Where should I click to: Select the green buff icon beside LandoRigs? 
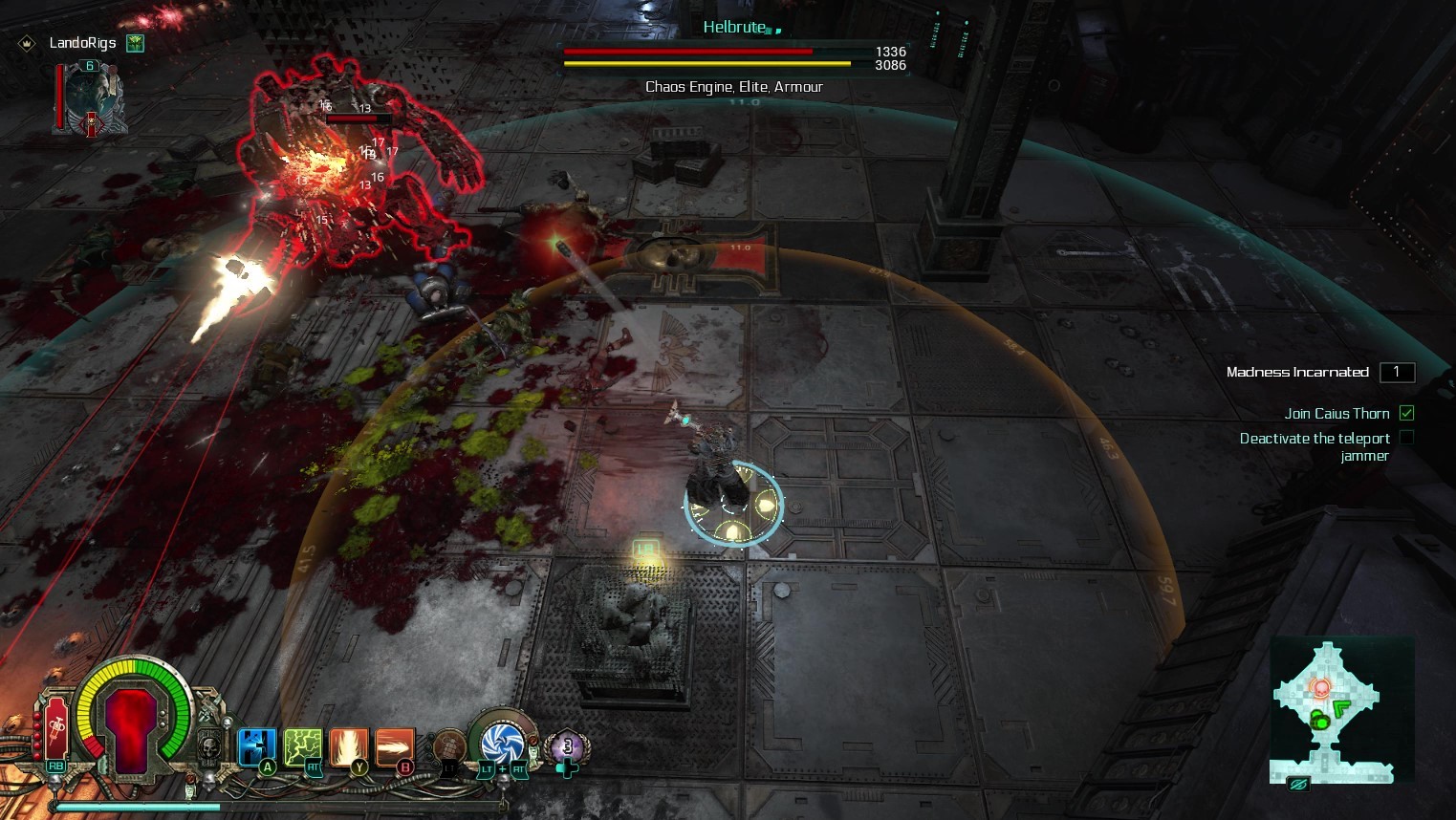(136, 43)
